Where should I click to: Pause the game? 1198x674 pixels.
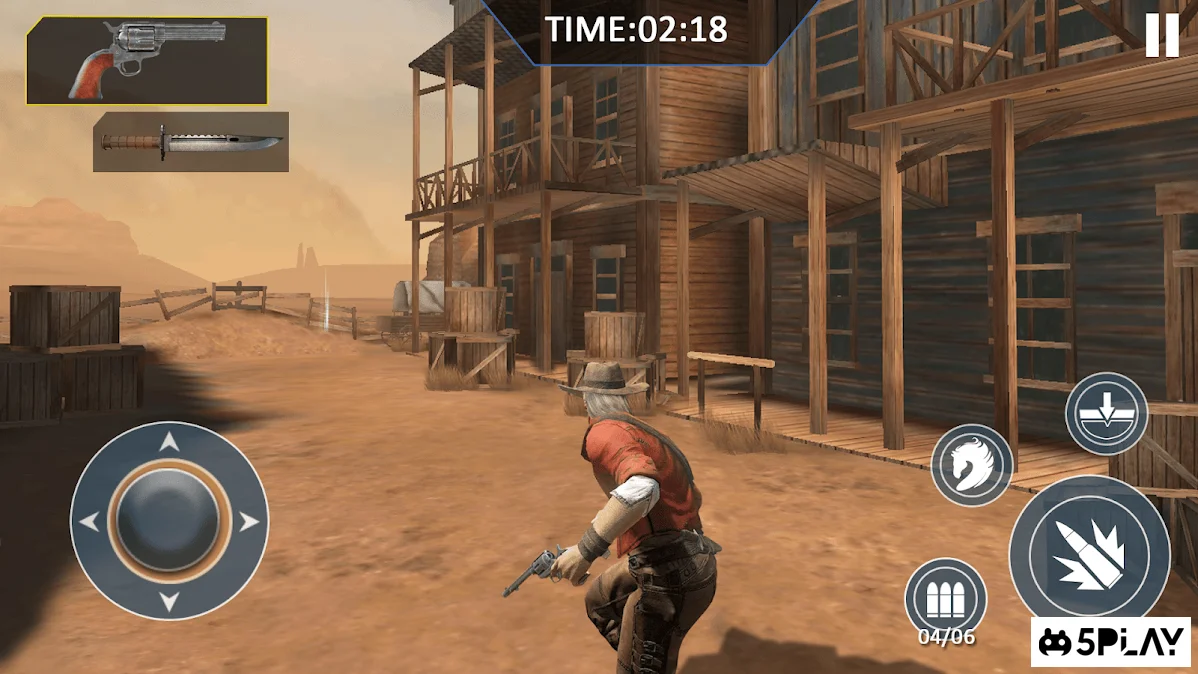point(1161,37)
